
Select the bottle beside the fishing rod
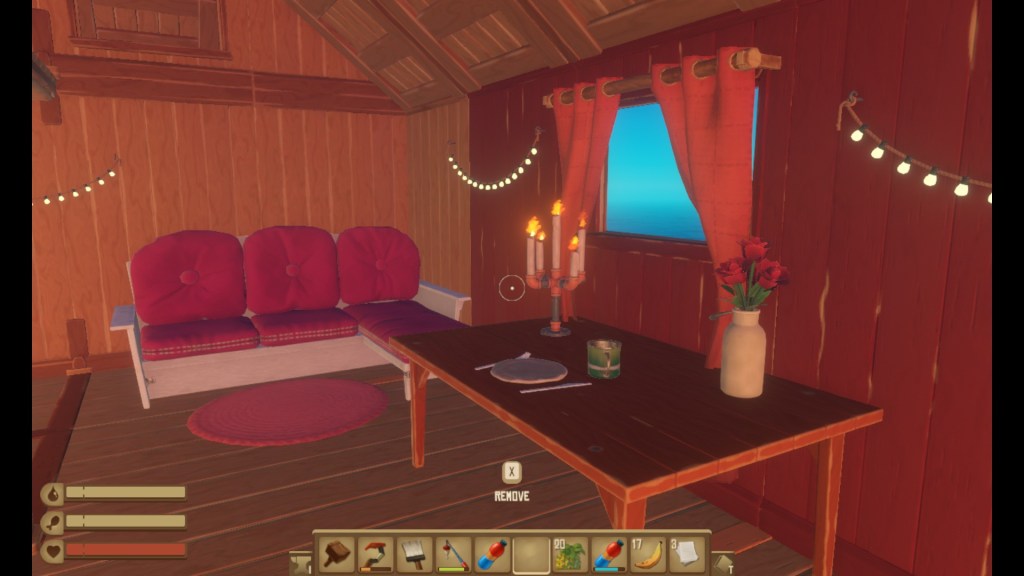(x=492, y=554)
